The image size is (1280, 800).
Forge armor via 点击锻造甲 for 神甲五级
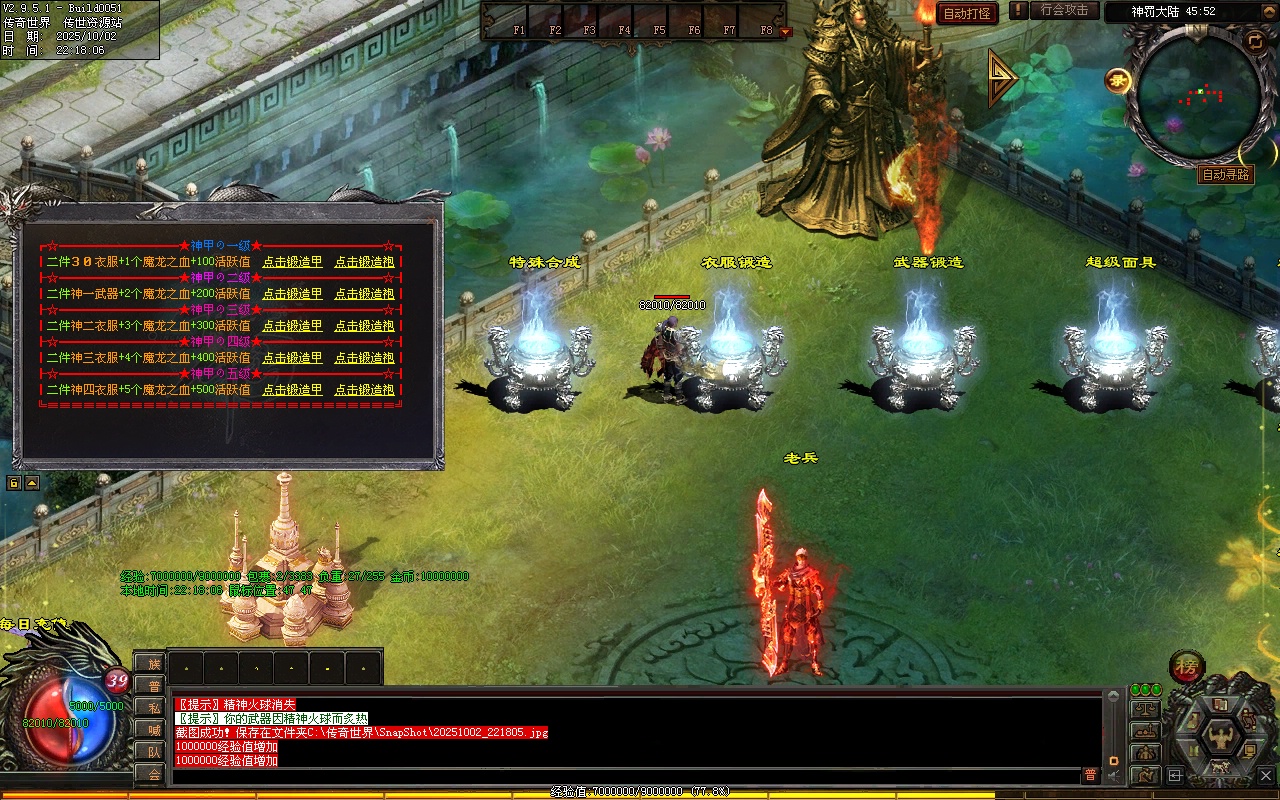click(x=292, y=390)
